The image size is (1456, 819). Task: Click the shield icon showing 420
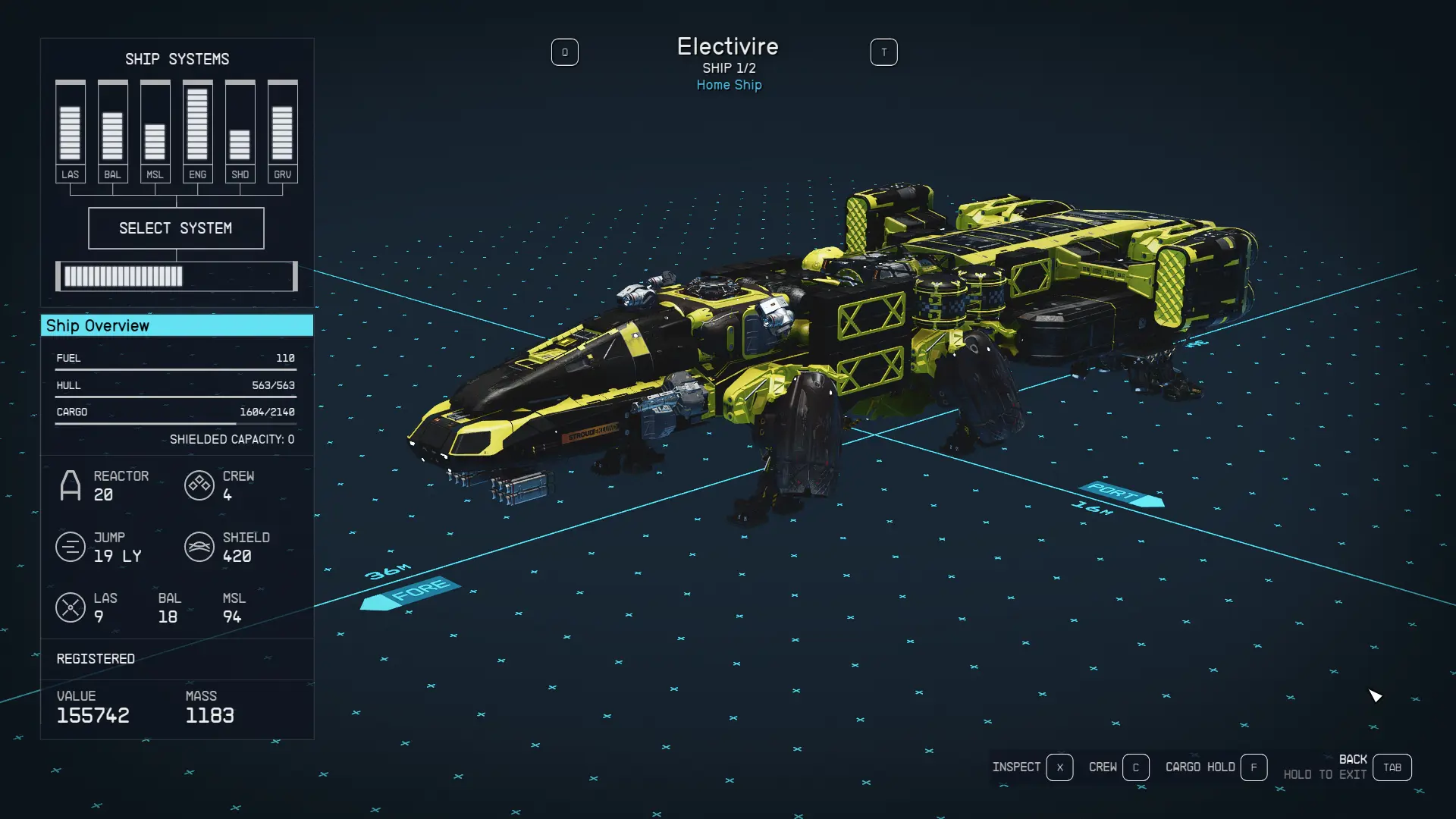pos(199,547)
